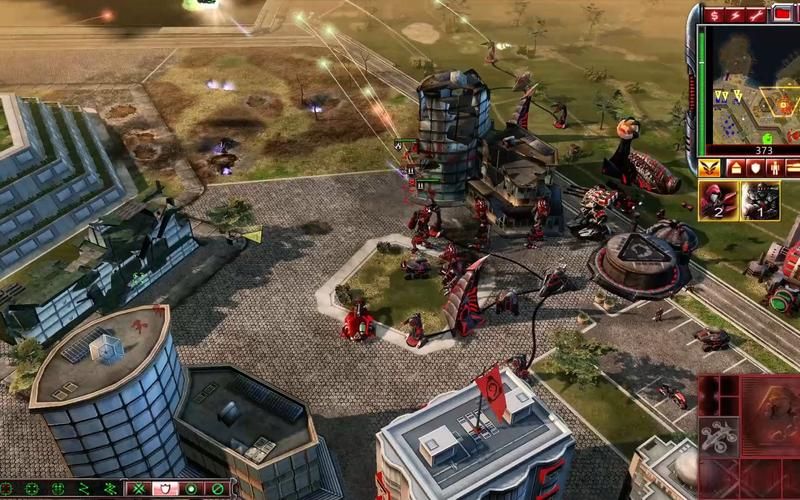
Task: Select the hold fire slashed-circle stance
Action: (217, 489)
